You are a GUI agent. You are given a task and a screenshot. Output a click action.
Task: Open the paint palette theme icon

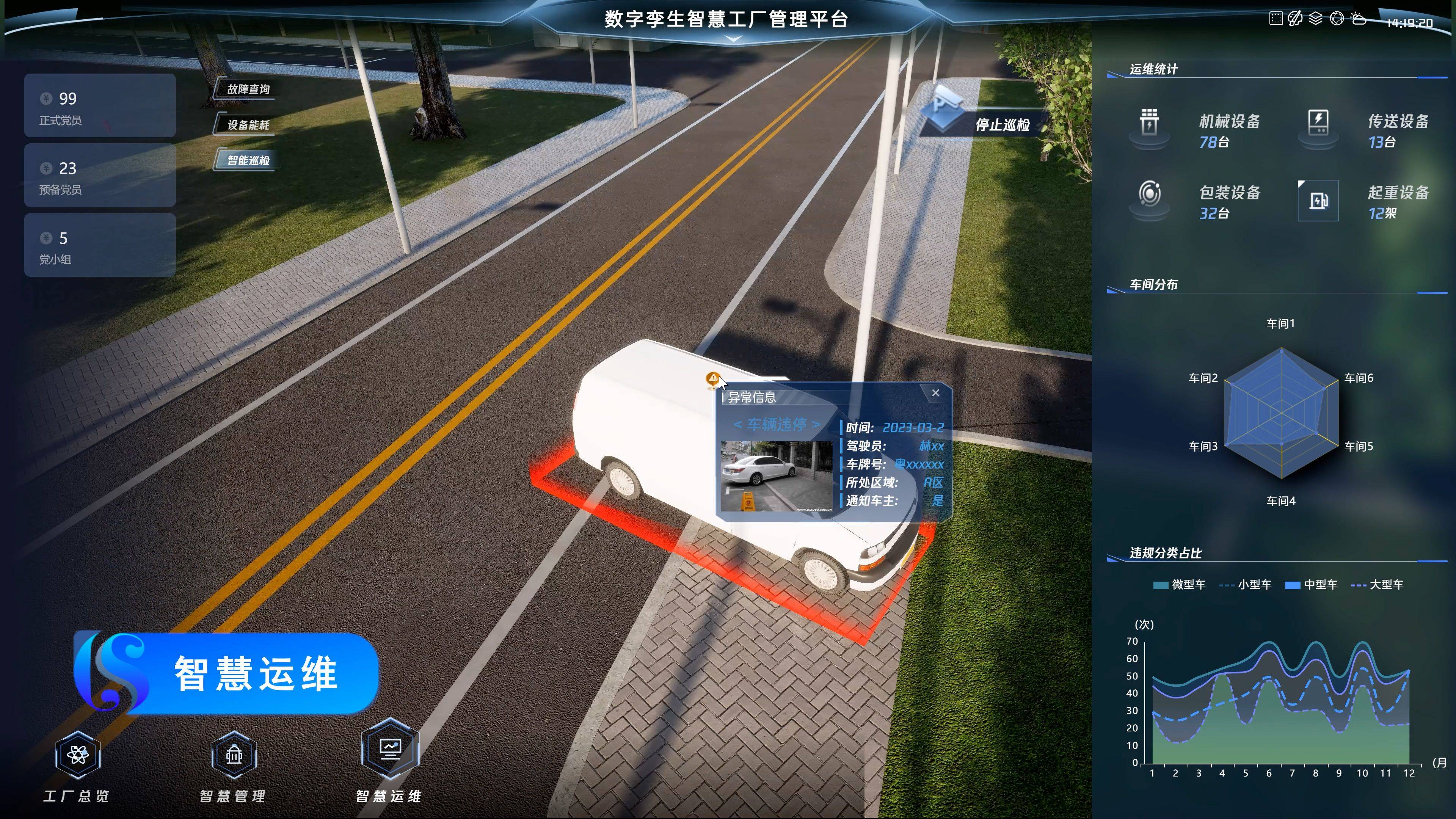click(x=1295, y=19)
